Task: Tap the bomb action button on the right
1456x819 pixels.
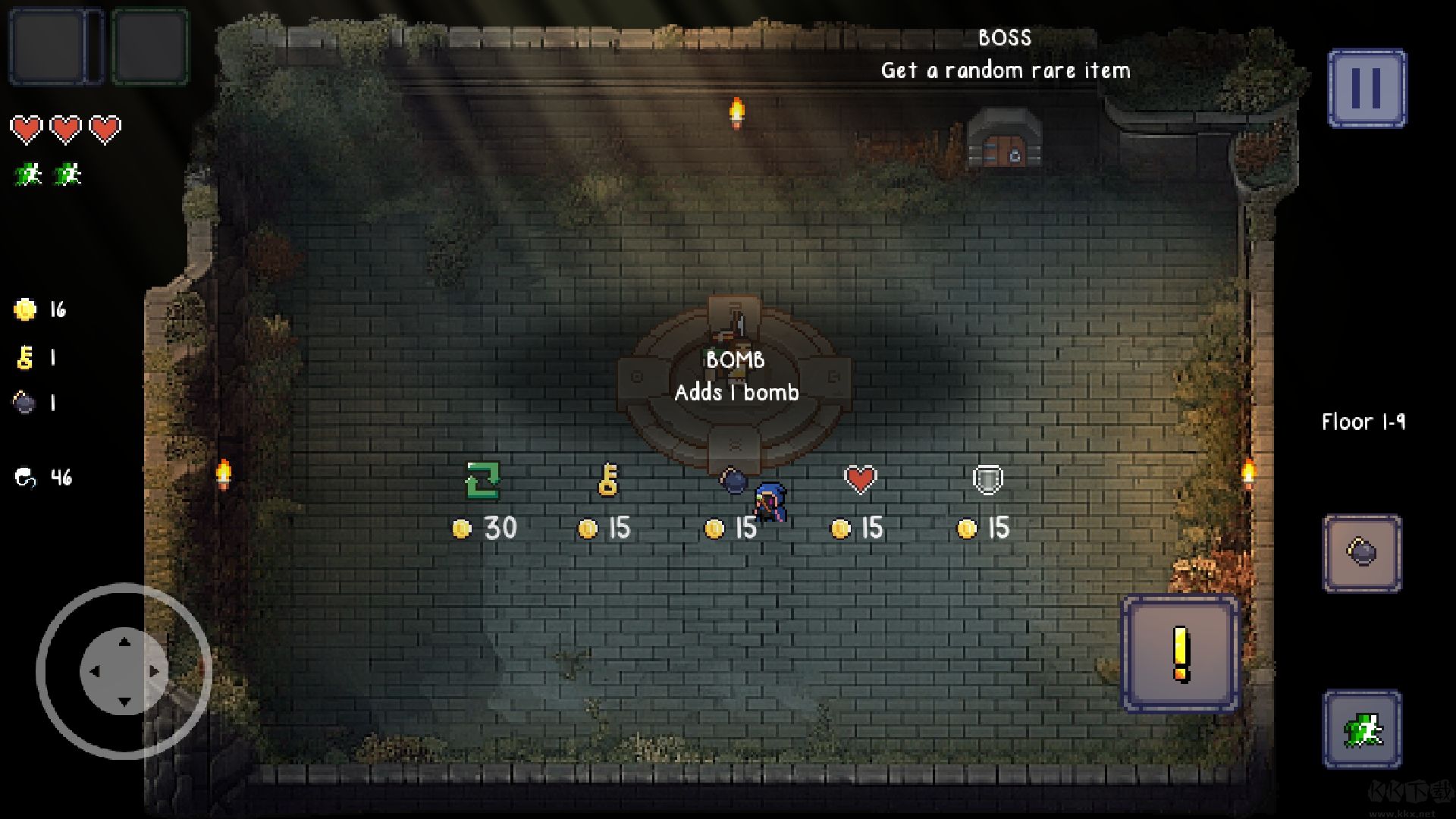Action: click(1362, 554)
